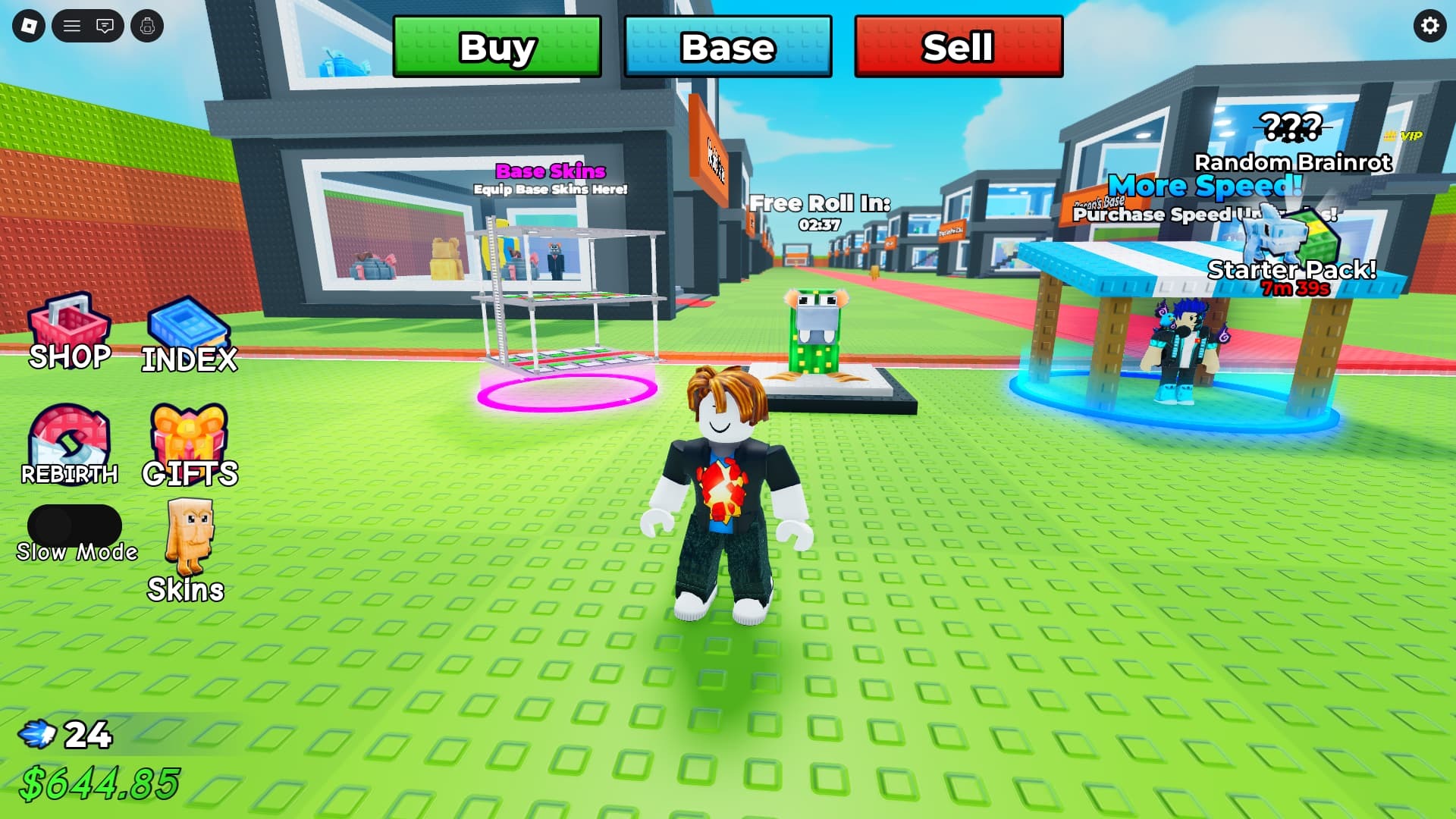Teleport with the blue Base button
This screenshot has width=1456, height=819.
point(727,47)
